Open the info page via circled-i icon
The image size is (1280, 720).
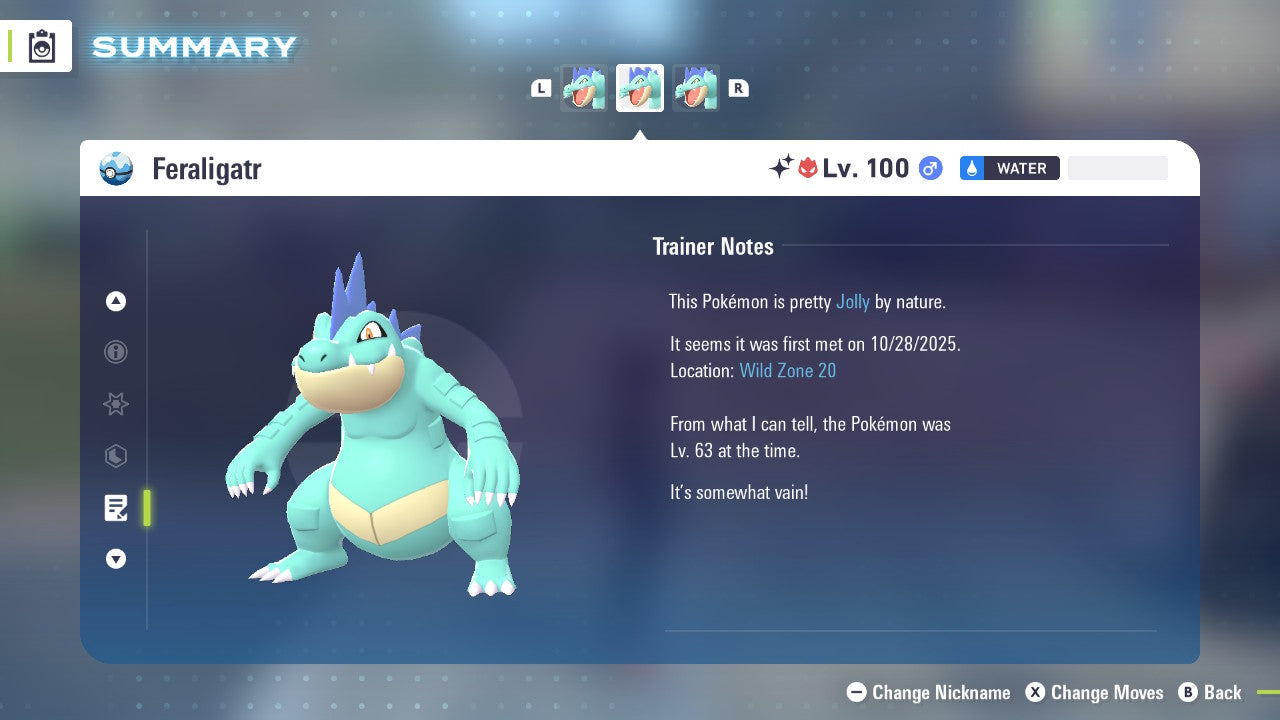coord(116,352)
